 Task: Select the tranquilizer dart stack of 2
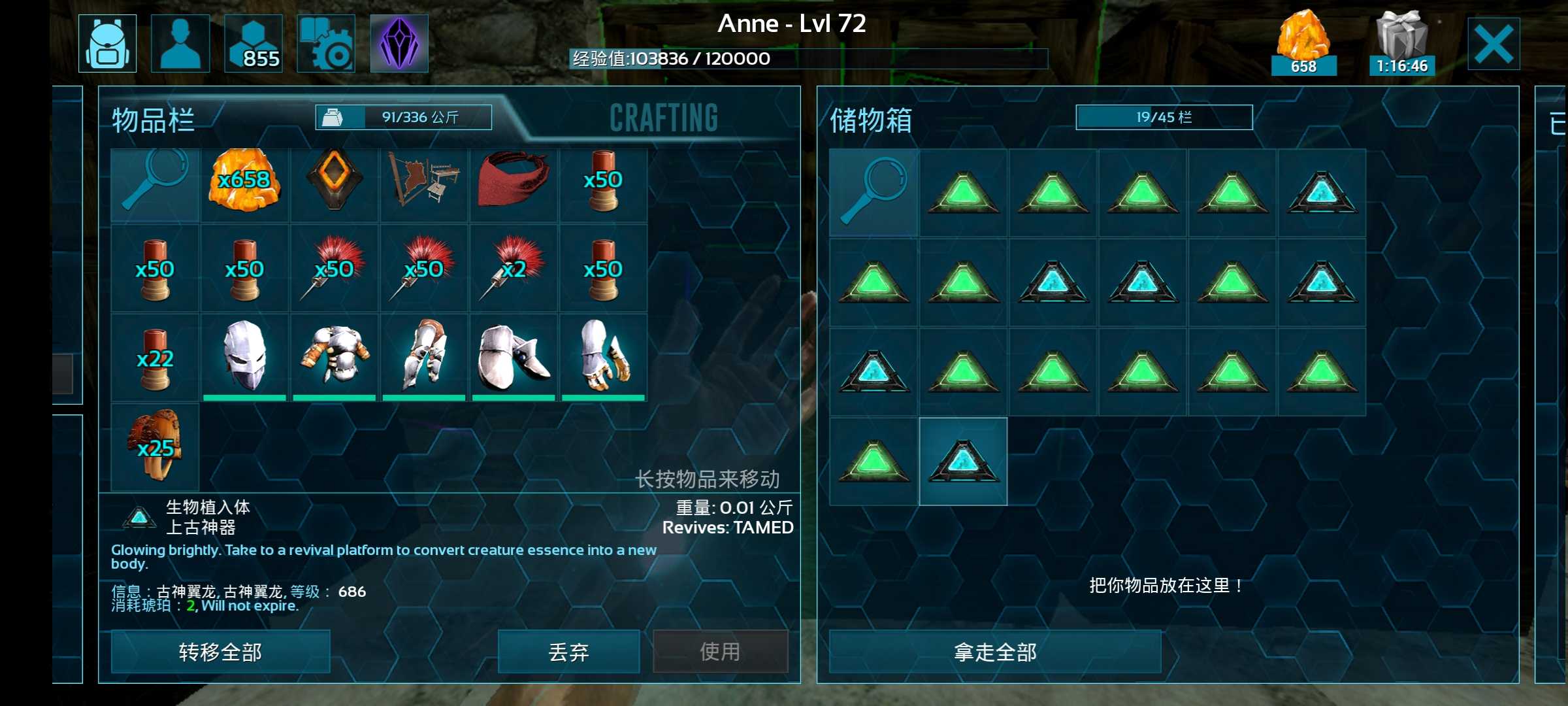(x=514, y=269)
